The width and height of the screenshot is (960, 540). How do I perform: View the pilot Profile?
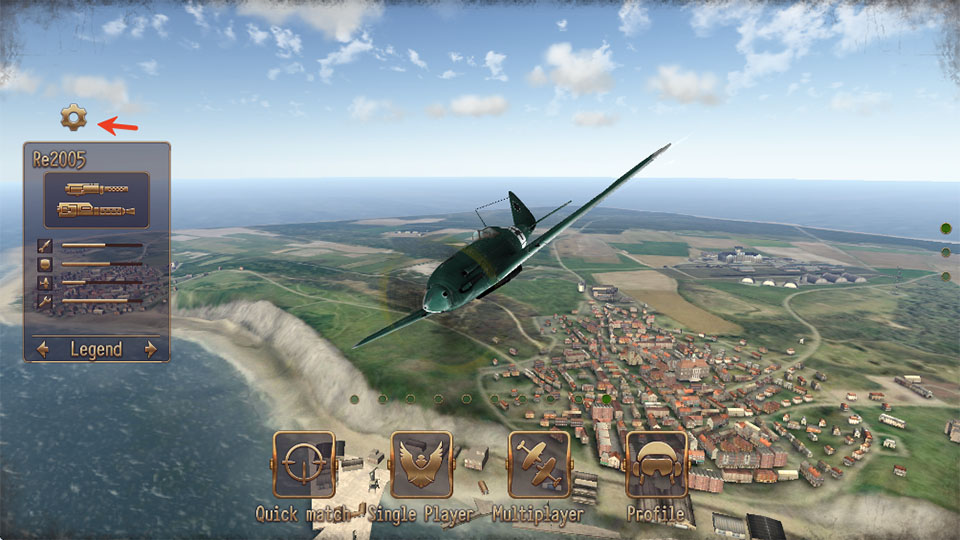(656, 465)
